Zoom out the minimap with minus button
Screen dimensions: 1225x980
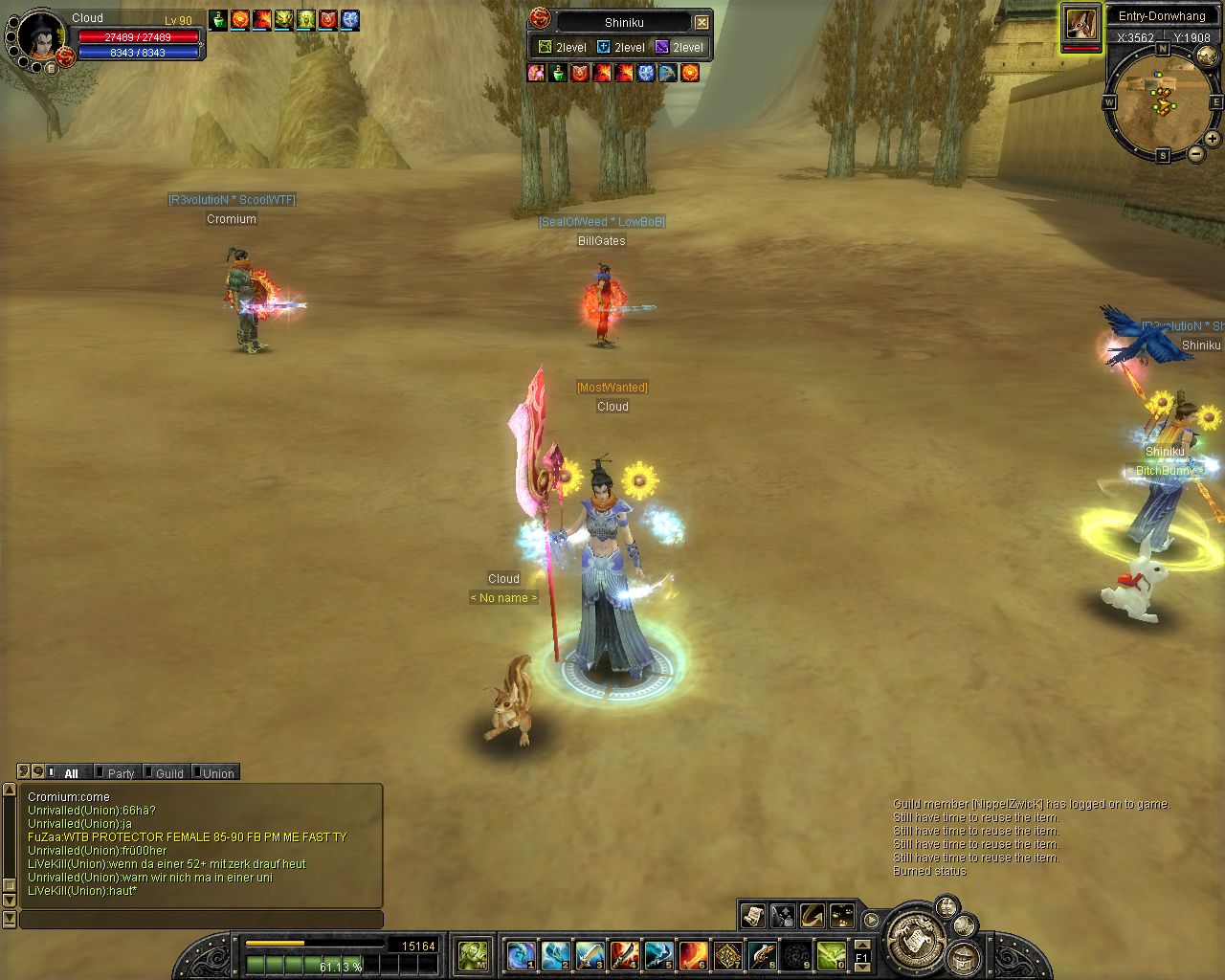1196,154
